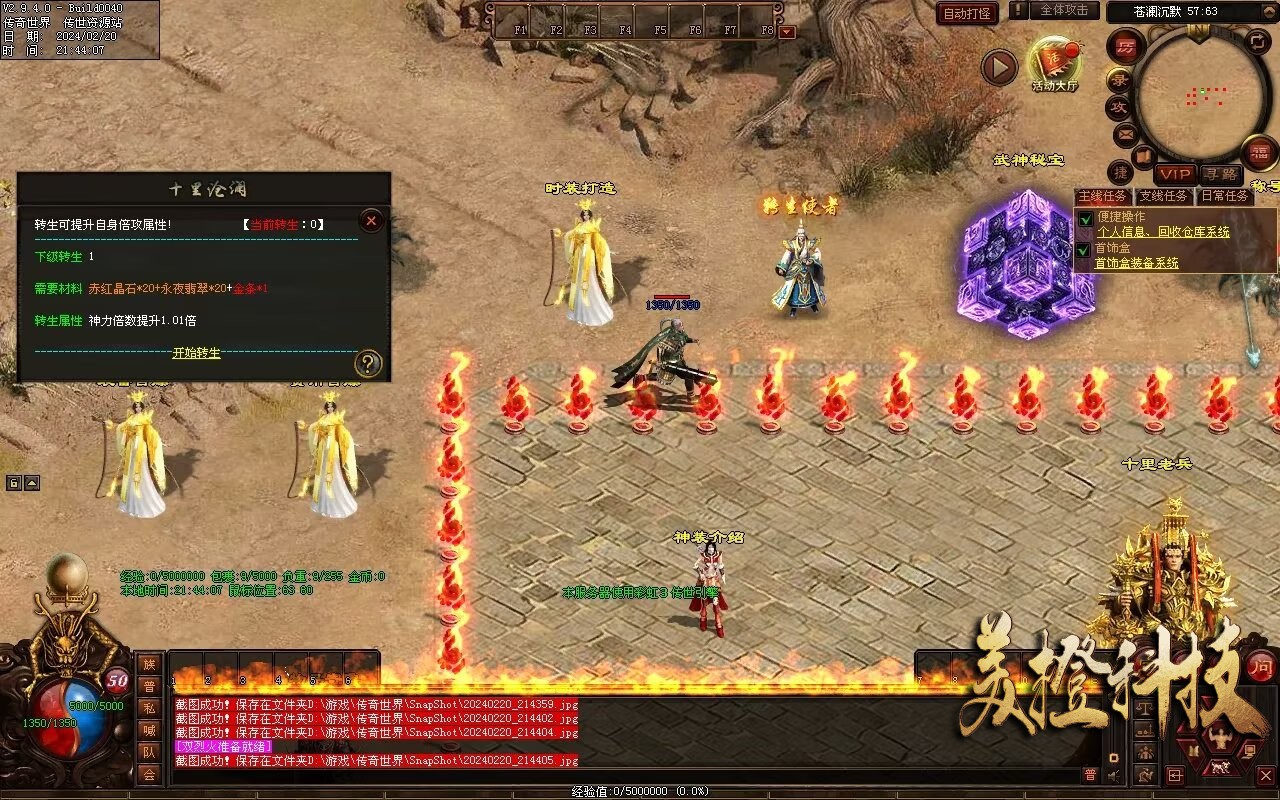Toggle the 便捷操作 checkbox
The image size is (1280, 800).
[1085, 218]
